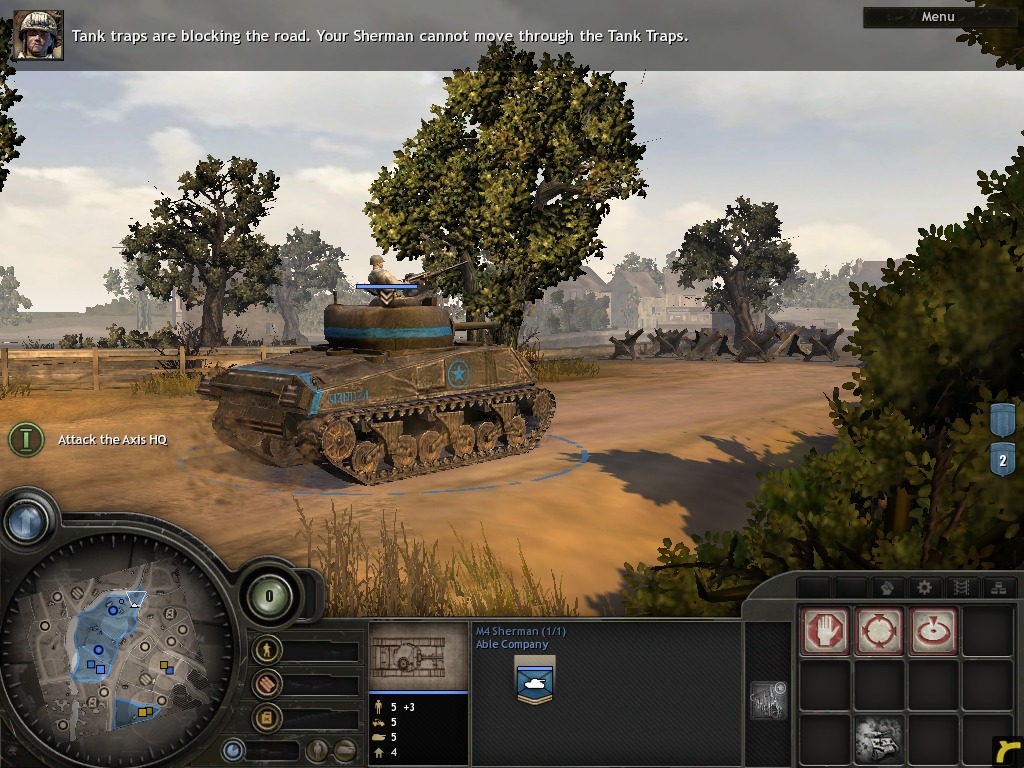Select the M4 Sherman unit badge
The height and width of the screenshot is (768, 1024).
pyautogui.click(x=535, y=681)
